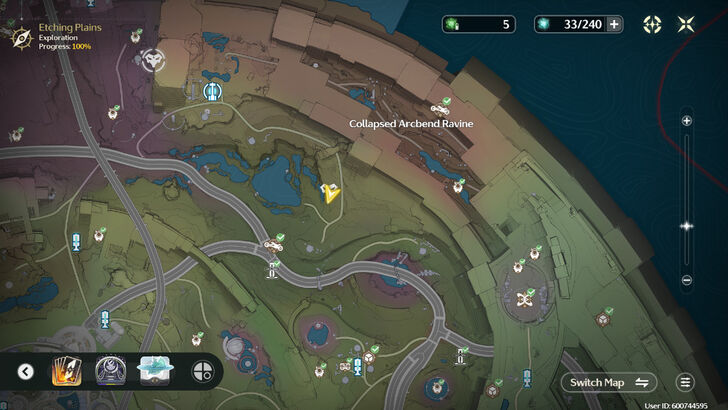Select the crescent moon emblem toolbar icon
728x410 pixels.
[x=110, y=372]
